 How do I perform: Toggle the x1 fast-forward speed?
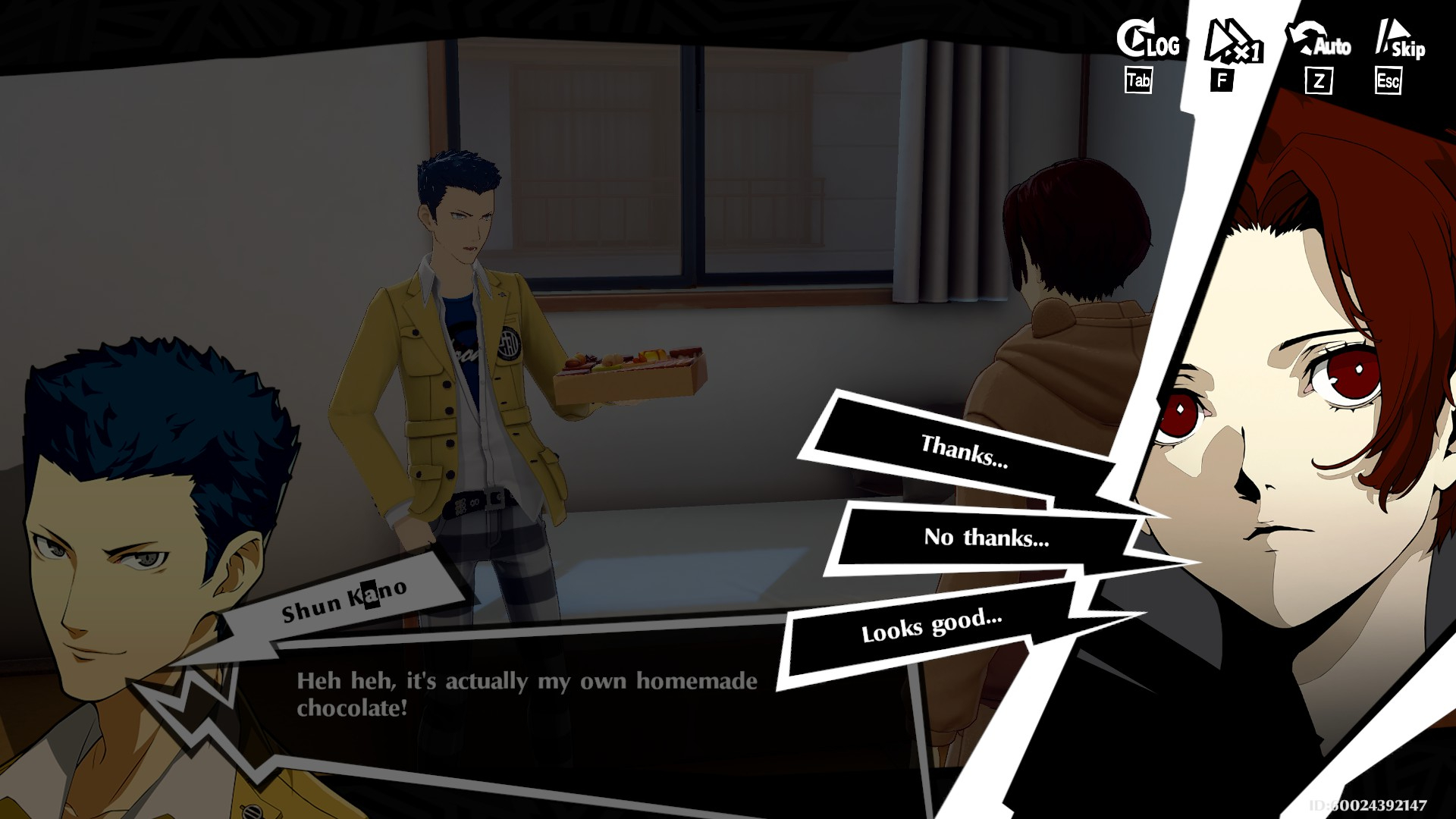coord(1233,42)
